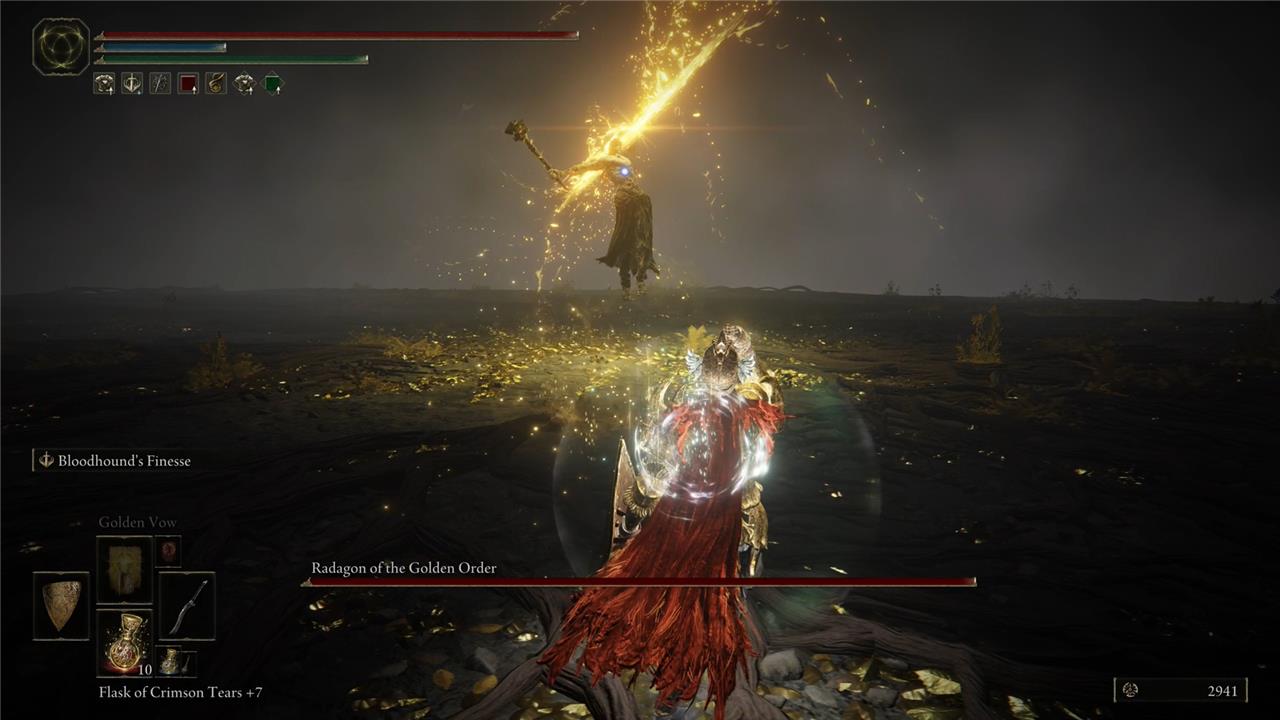The width and height of the screenshot is (1280, 720).
Task: Click the Great Rune emblem icon
Action: point(61,47)
